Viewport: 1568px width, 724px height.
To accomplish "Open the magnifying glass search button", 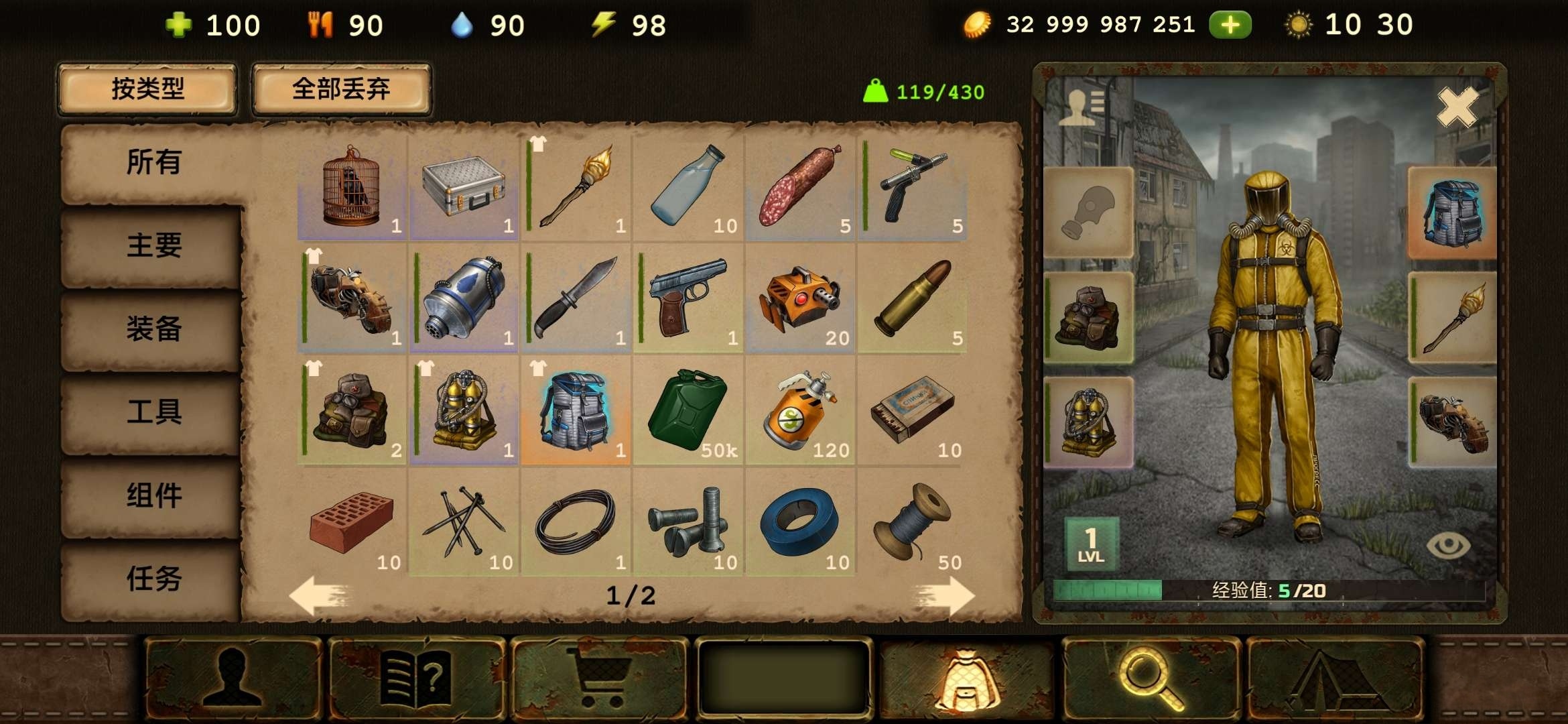I will pyautogui.click(x=1150, y=678).
